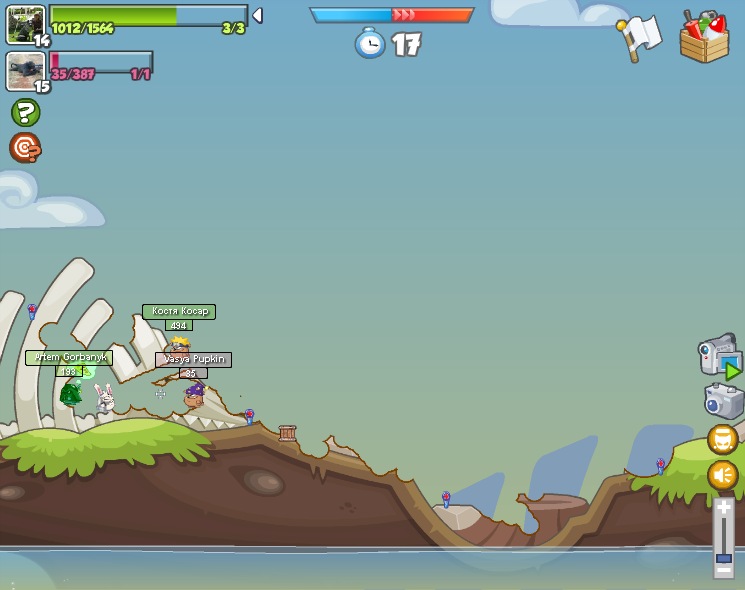Start recording with the video camera

tap(718, 356)
